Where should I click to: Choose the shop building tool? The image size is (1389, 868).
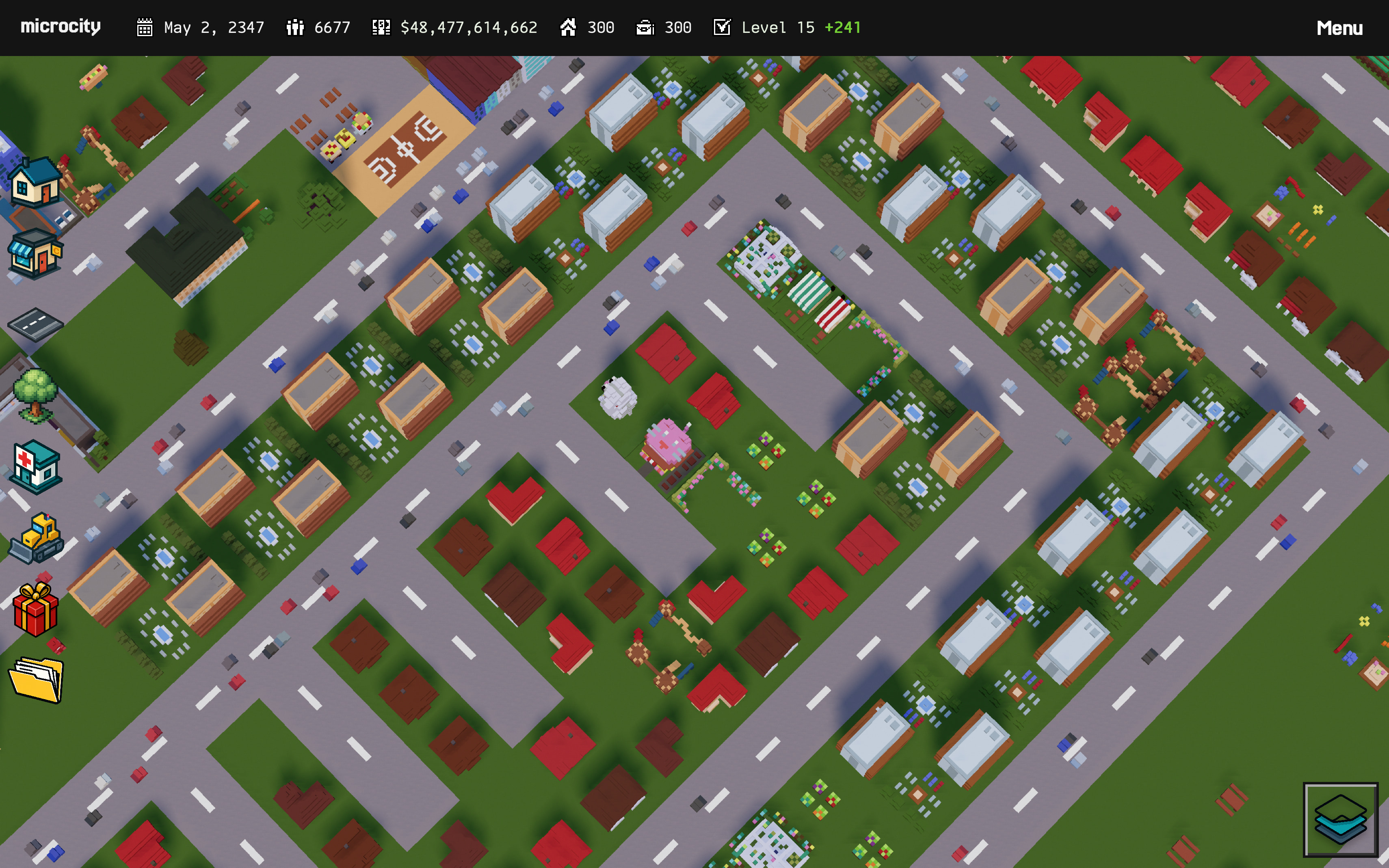click(35, 253)
